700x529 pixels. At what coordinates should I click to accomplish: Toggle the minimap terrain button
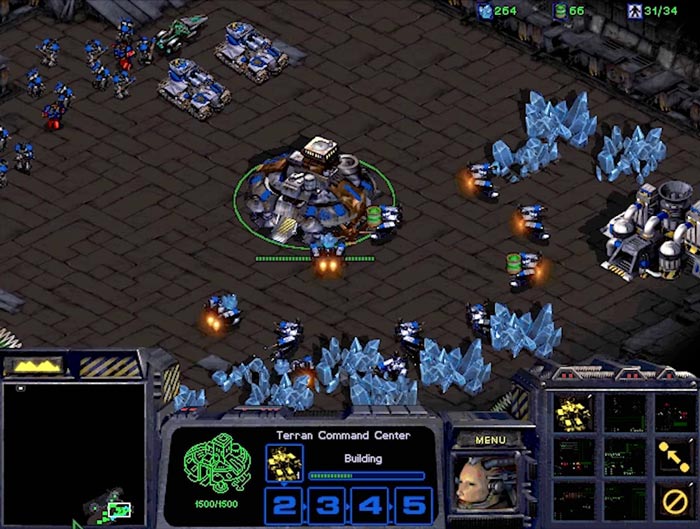click(x=36, y=366)
